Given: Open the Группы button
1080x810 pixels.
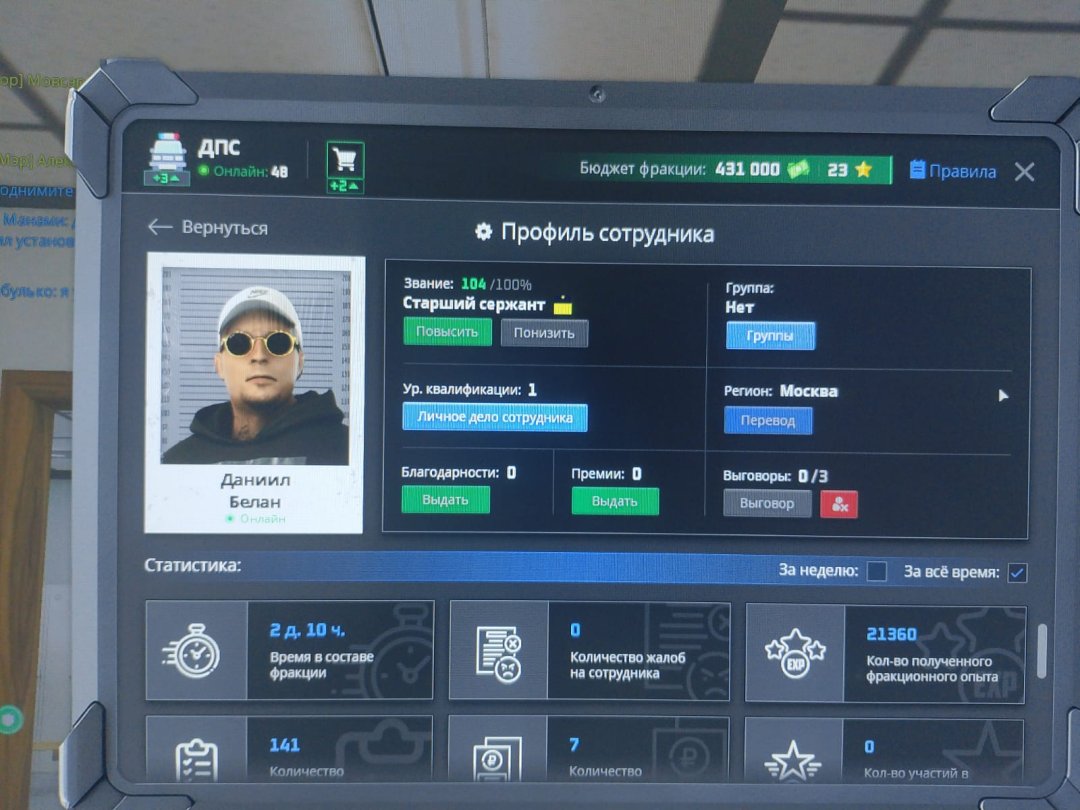Looking at the screenshot, I should tap(770, 336).
